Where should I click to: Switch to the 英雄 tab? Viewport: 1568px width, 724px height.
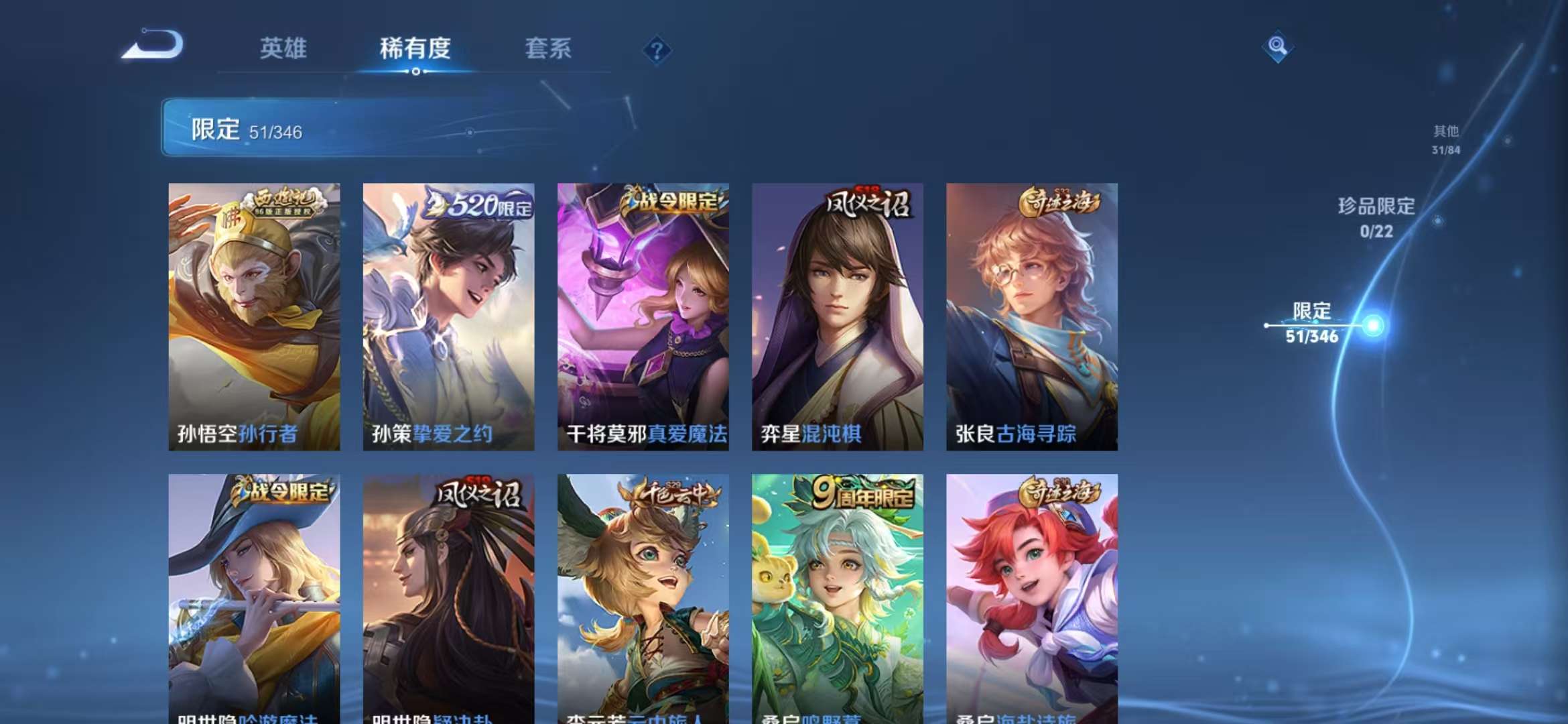click(283, 50)
